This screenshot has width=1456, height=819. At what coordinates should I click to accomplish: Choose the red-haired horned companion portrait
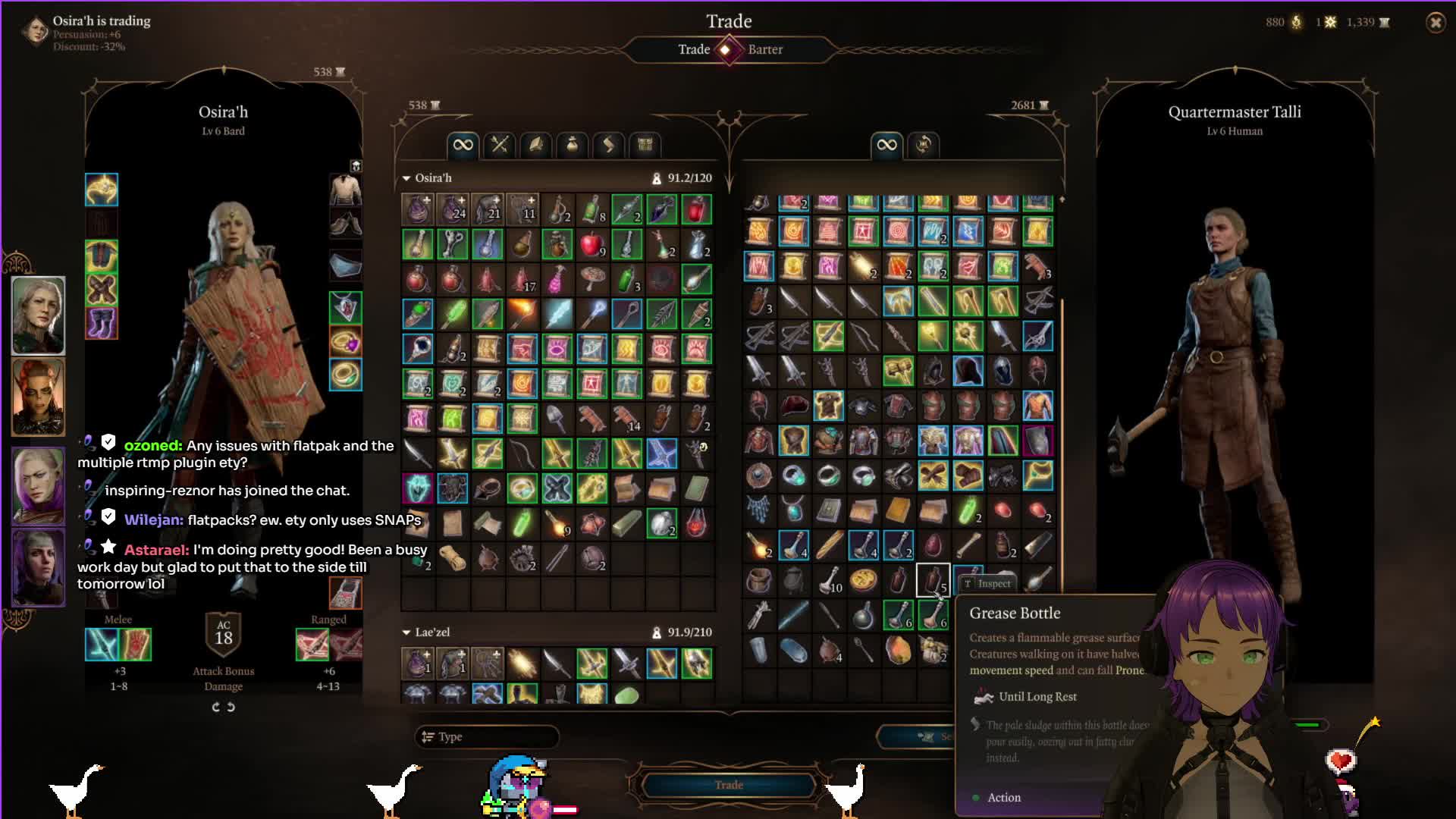(38, 396)
